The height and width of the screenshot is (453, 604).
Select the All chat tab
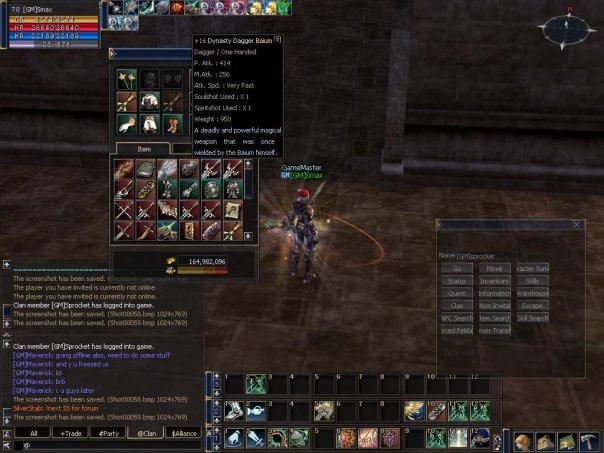pos(33,433)
